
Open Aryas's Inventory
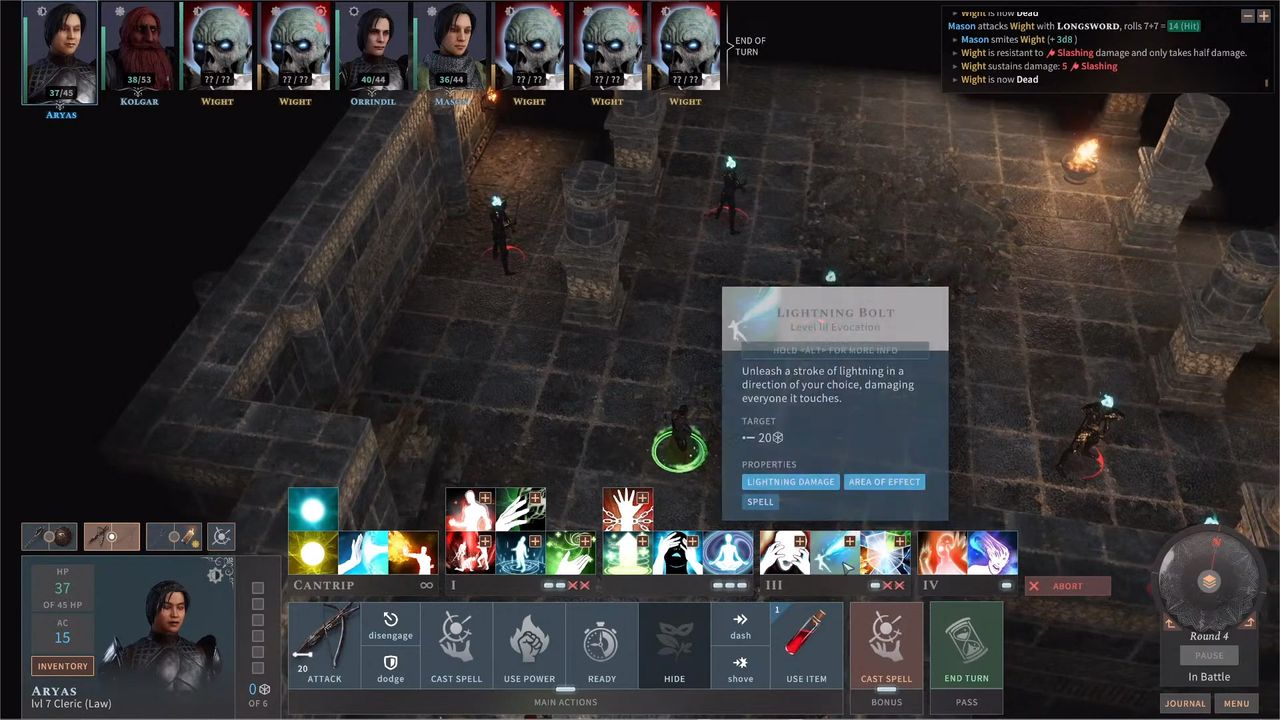(62, 665)
